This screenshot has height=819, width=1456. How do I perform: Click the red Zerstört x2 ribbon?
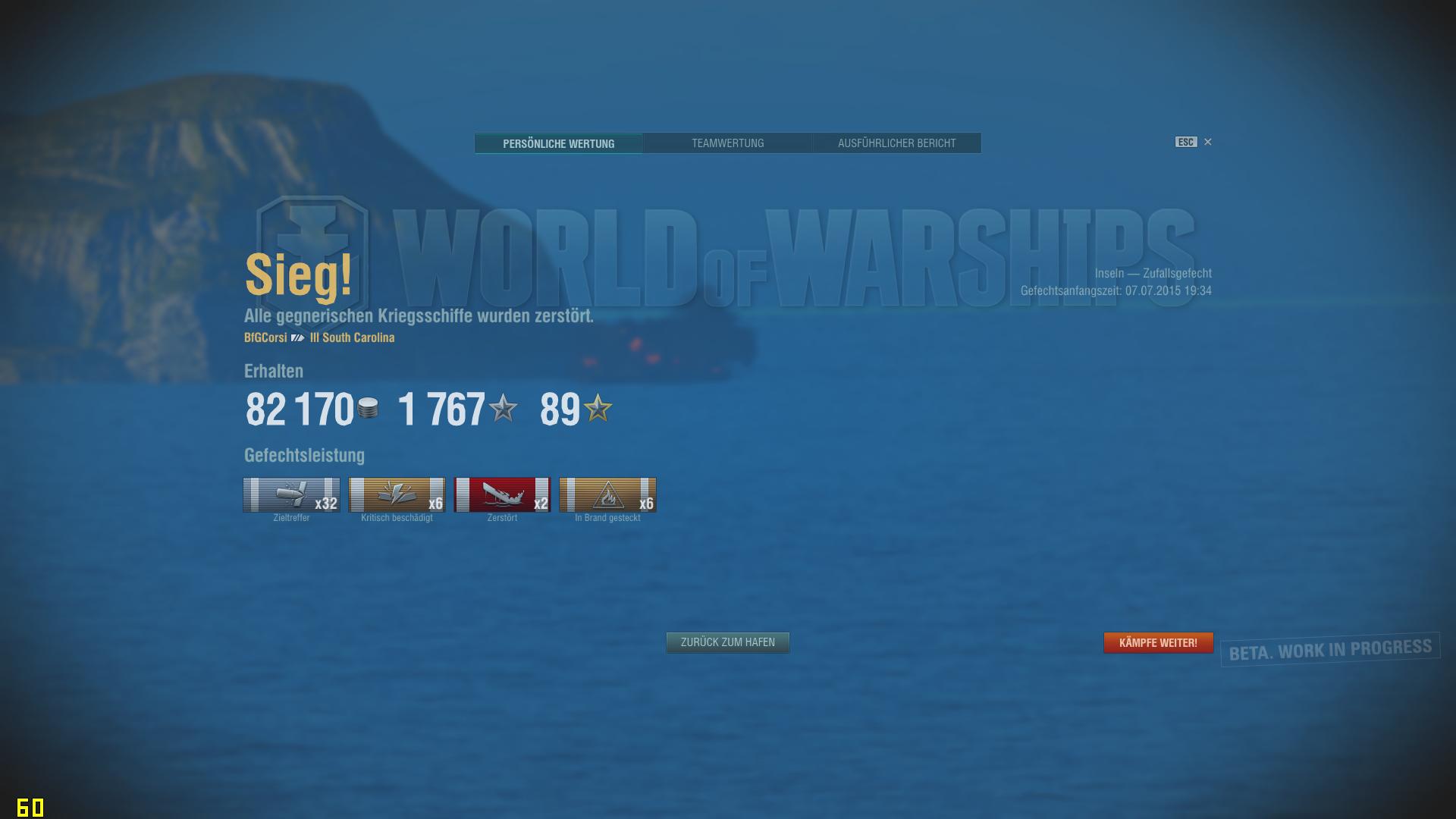tap(502, 495)
